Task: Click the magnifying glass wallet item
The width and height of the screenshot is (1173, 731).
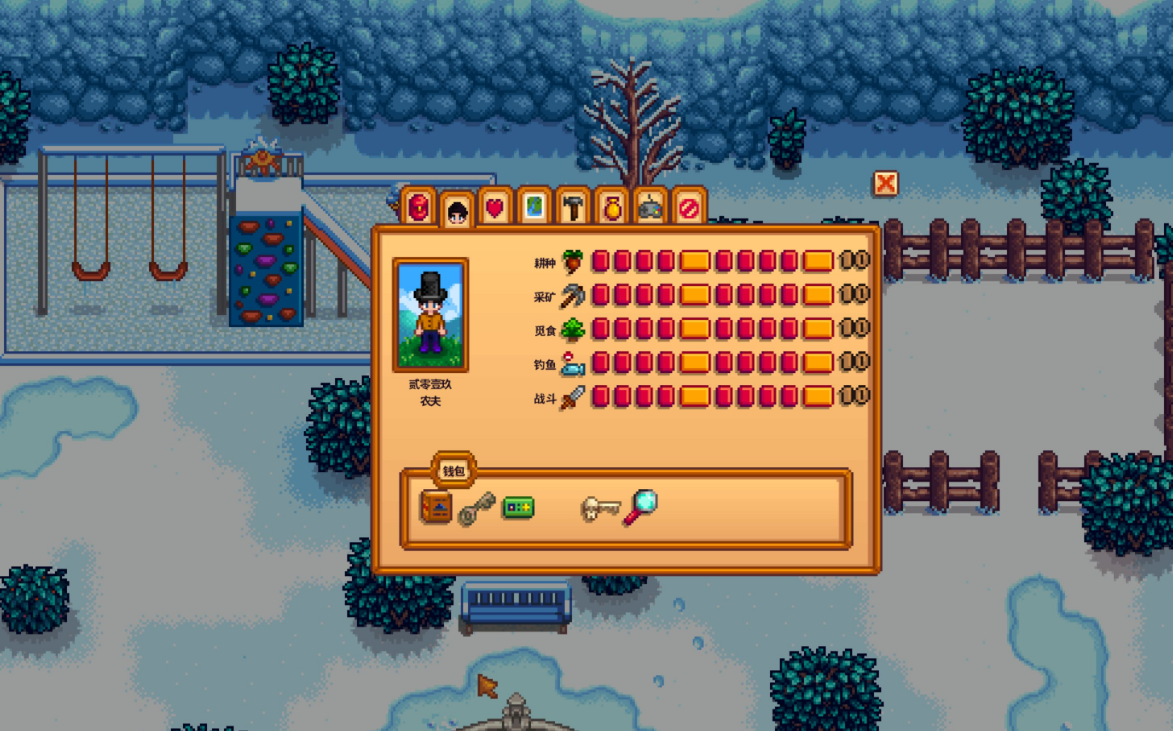Action: pyautogui.click(x=640, y=507)
